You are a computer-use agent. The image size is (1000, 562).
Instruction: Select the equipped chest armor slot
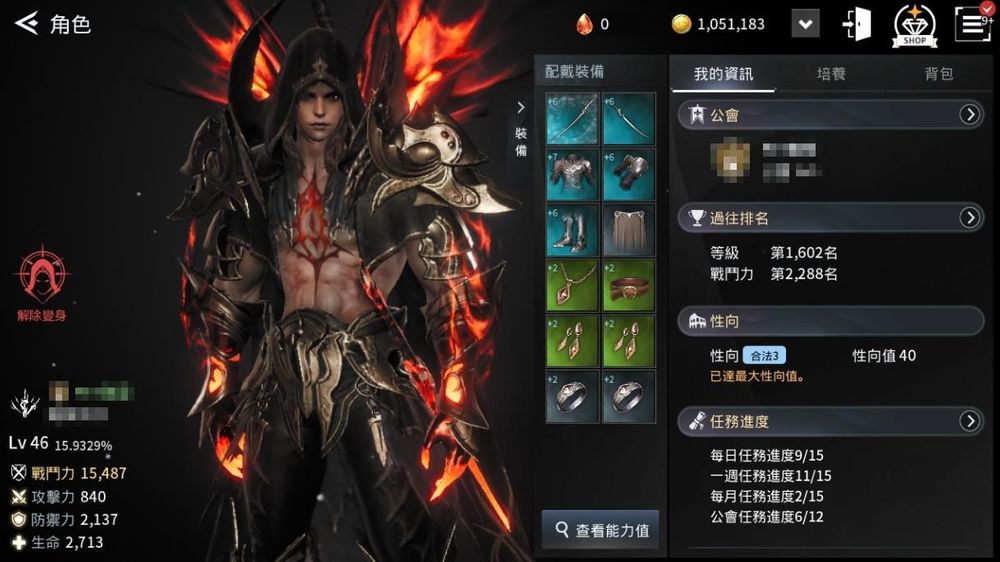pos(573,174)
